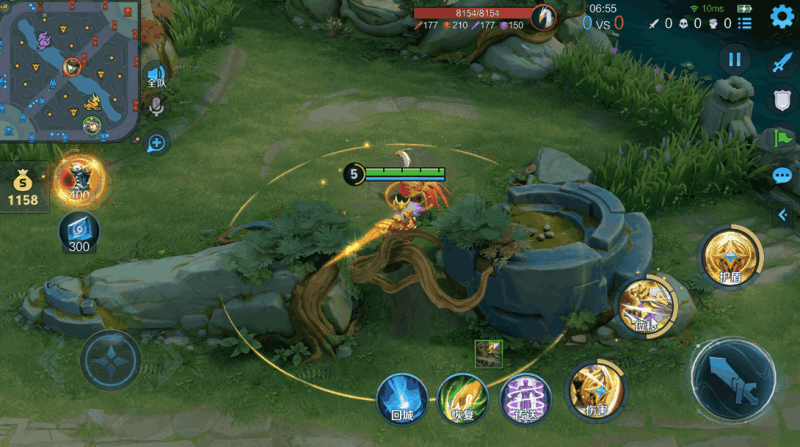
Task: Toggle the microphone voice chat
Action: pyautogui.click(x=156, y=107)
